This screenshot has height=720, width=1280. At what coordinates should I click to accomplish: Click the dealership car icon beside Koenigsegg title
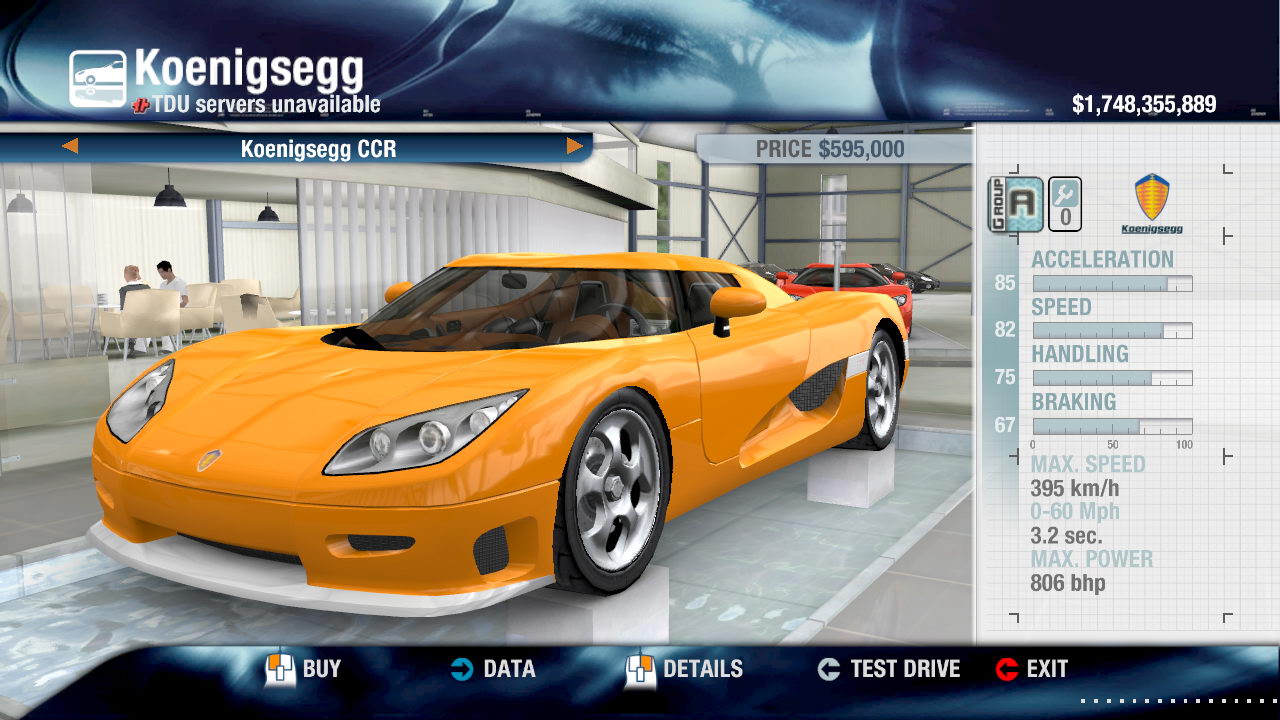click(x=98, y=79)
